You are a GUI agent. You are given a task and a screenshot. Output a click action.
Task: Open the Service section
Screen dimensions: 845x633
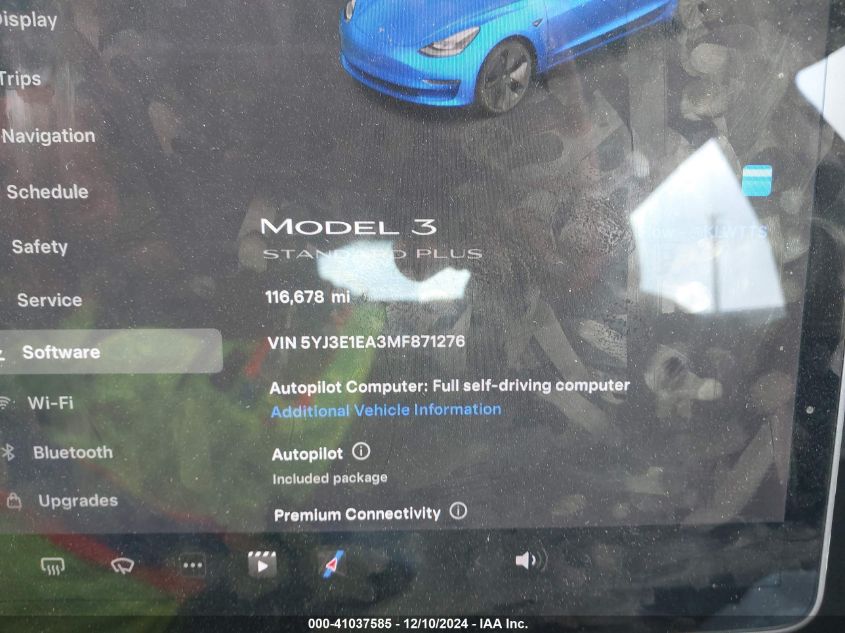pos(49,300)
